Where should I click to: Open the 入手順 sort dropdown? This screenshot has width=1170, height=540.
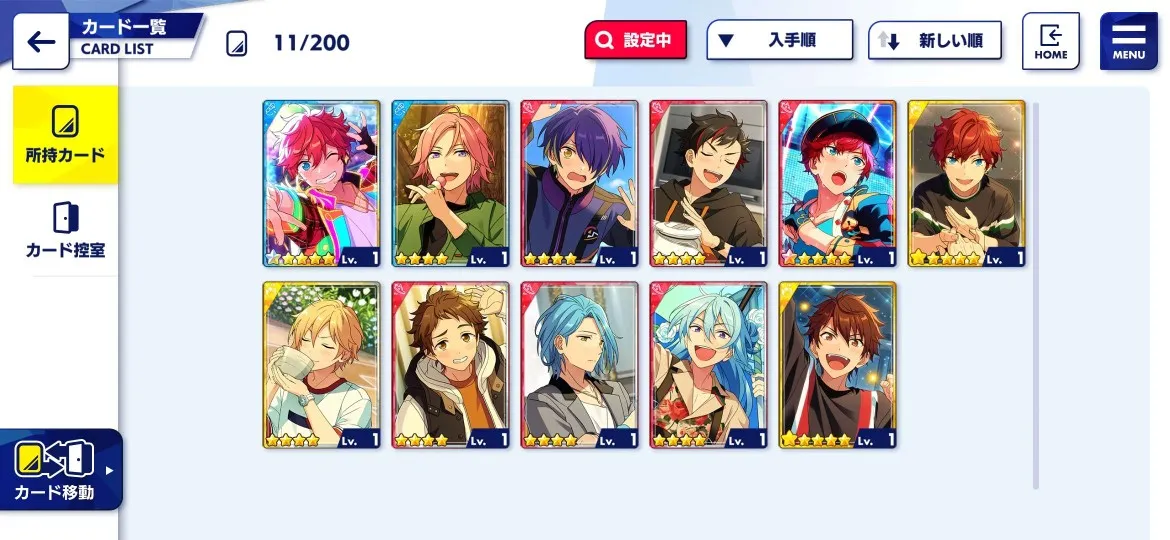(779, 41)
